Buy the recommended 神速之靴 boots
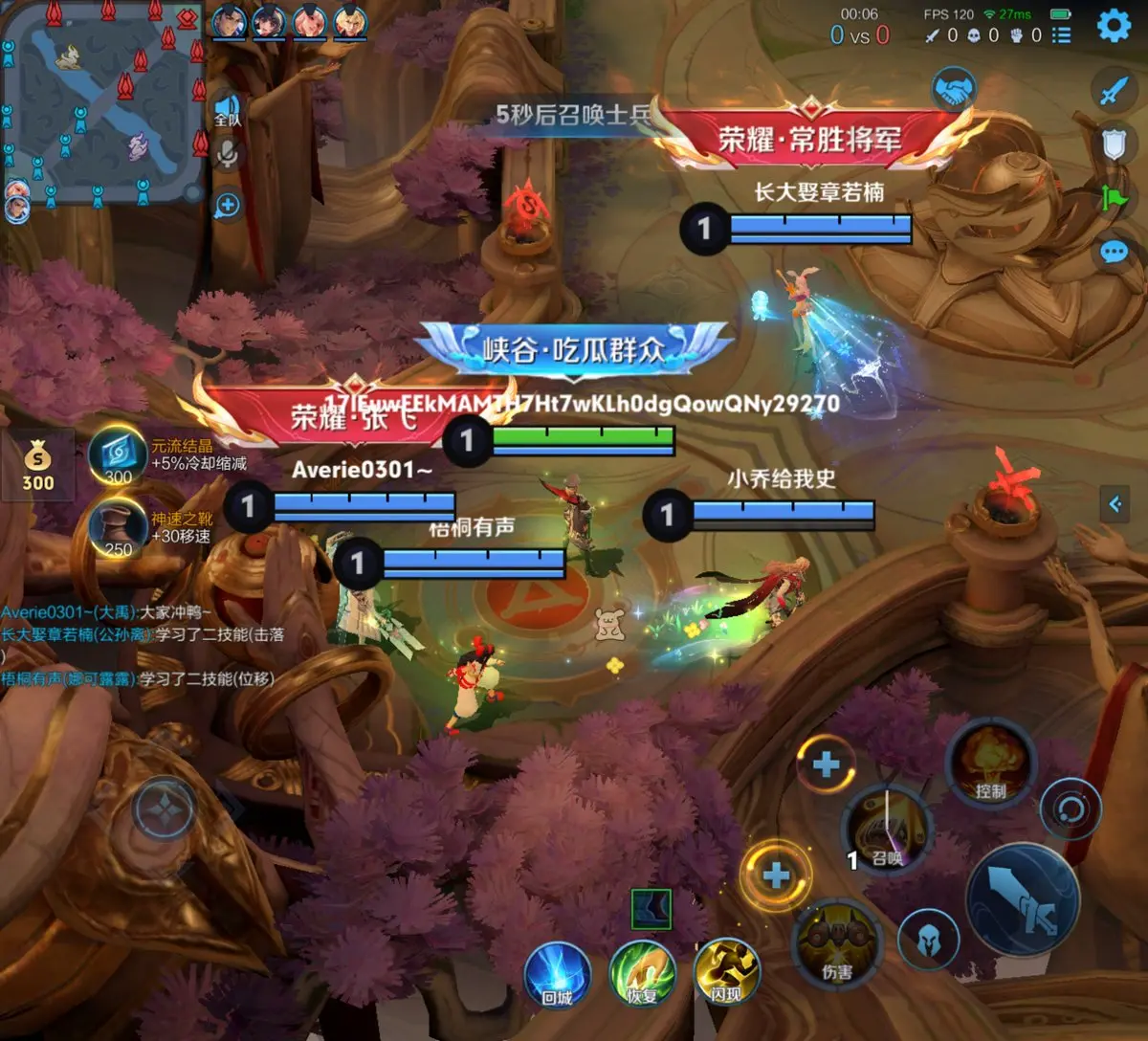Image resolution: width=1148 pixels, height=1041 pixels. point(119,528)
